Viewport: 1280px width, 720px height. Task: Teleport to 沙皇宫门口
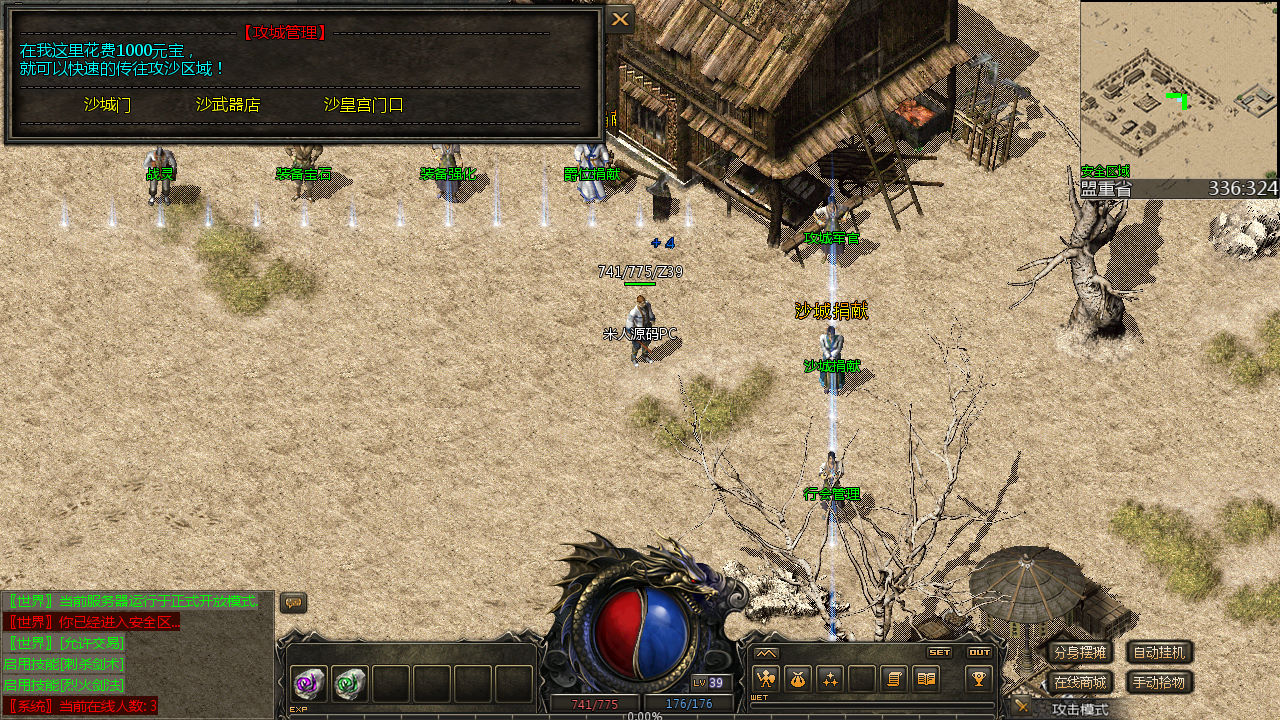pos(363,105)
